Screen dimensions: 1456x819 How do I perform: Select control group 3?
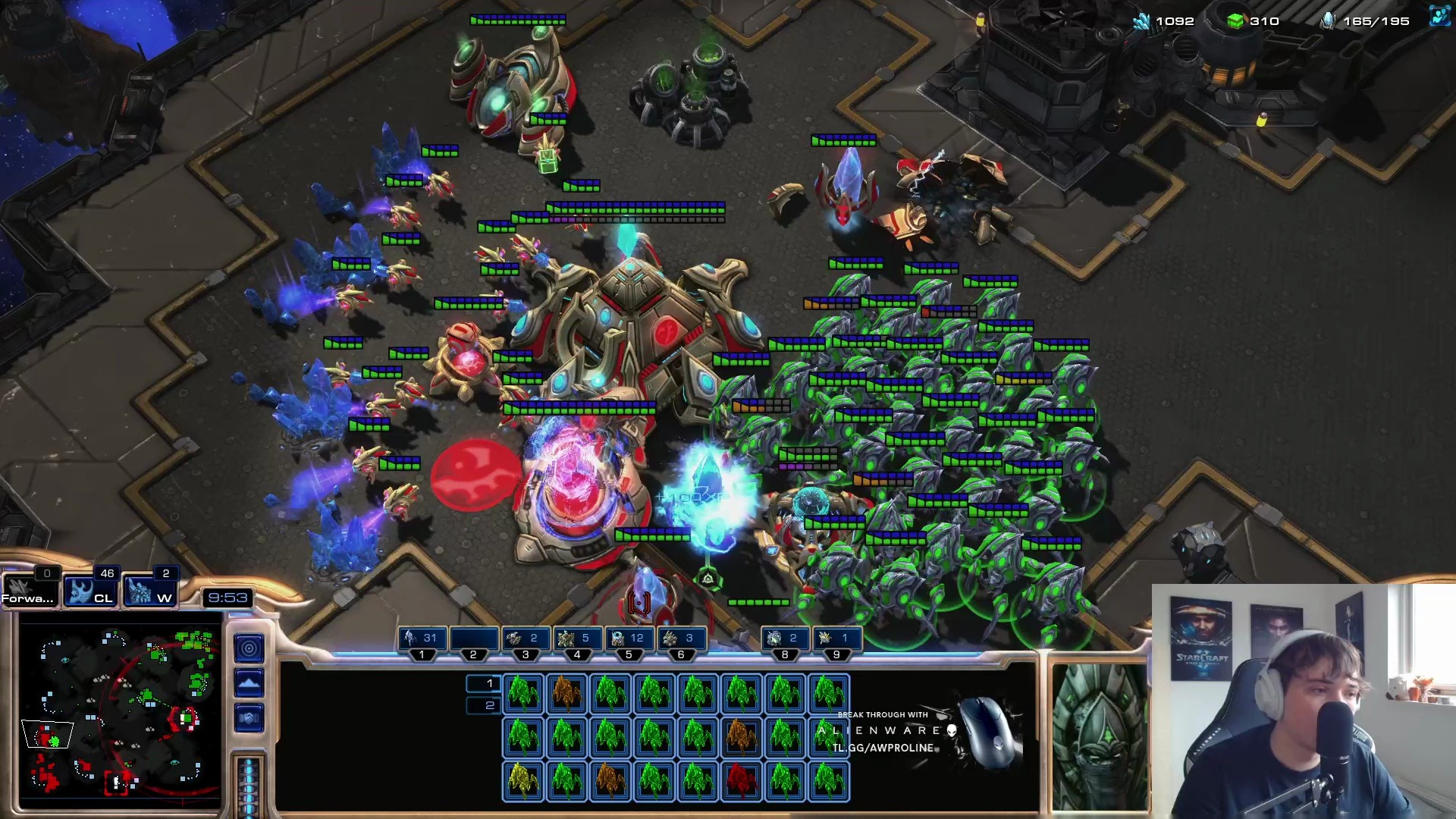pyautogui.click(x=526, y=639)
